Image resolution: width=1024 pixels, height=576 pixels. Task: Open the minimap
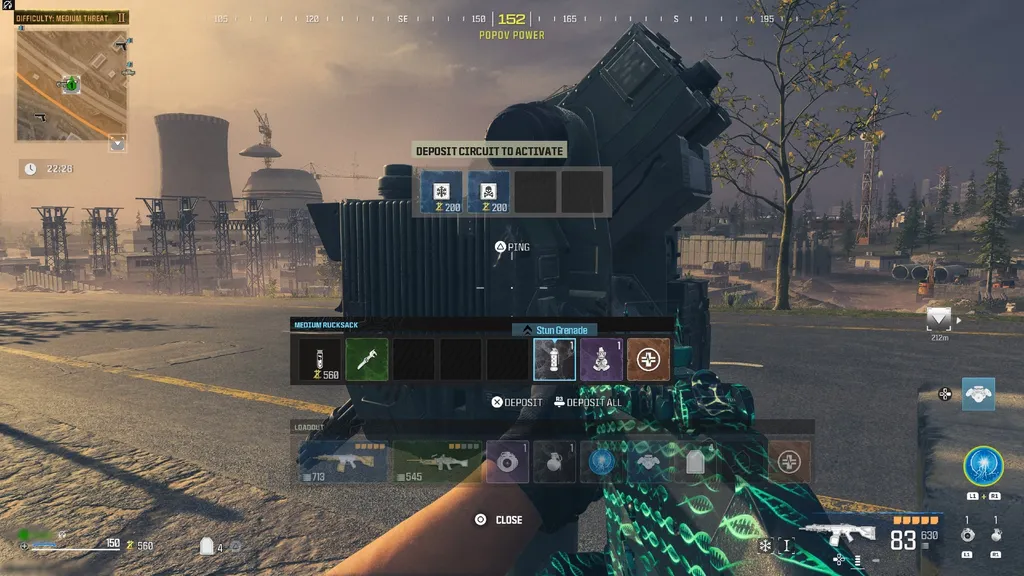(x=71, y=84)
